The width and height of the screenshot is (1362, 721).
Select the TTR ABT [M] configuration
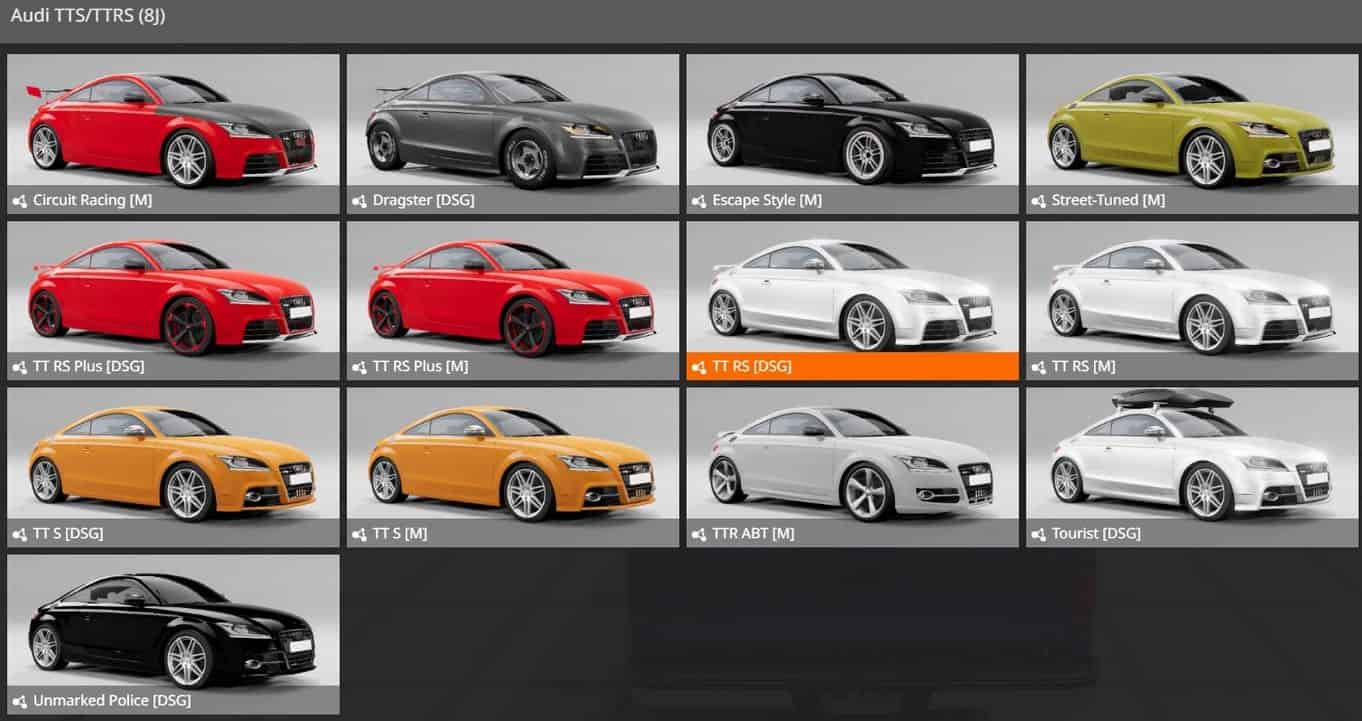coord(852,467)
